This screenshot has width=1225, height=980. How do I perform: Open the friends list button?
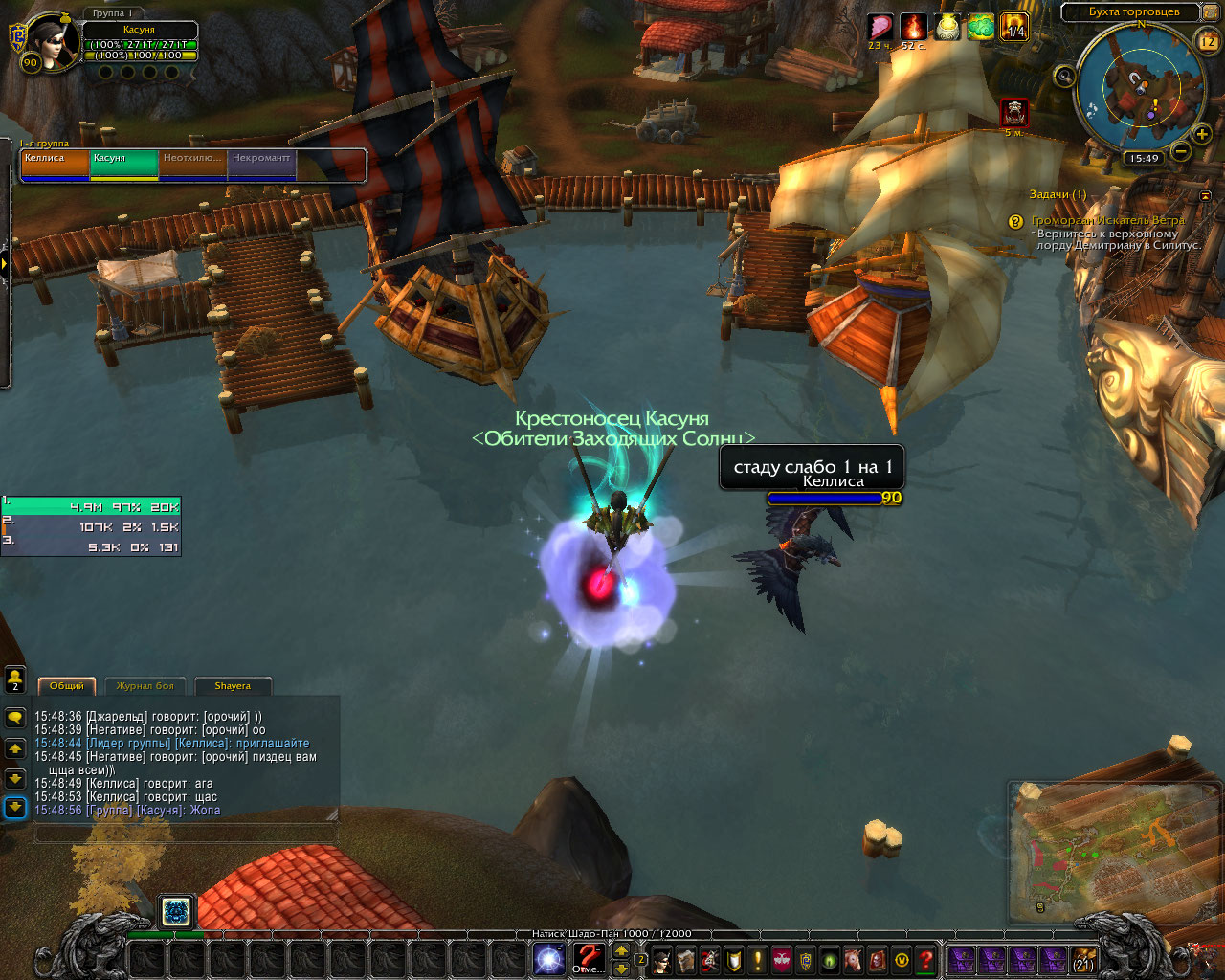click(15, 679)
